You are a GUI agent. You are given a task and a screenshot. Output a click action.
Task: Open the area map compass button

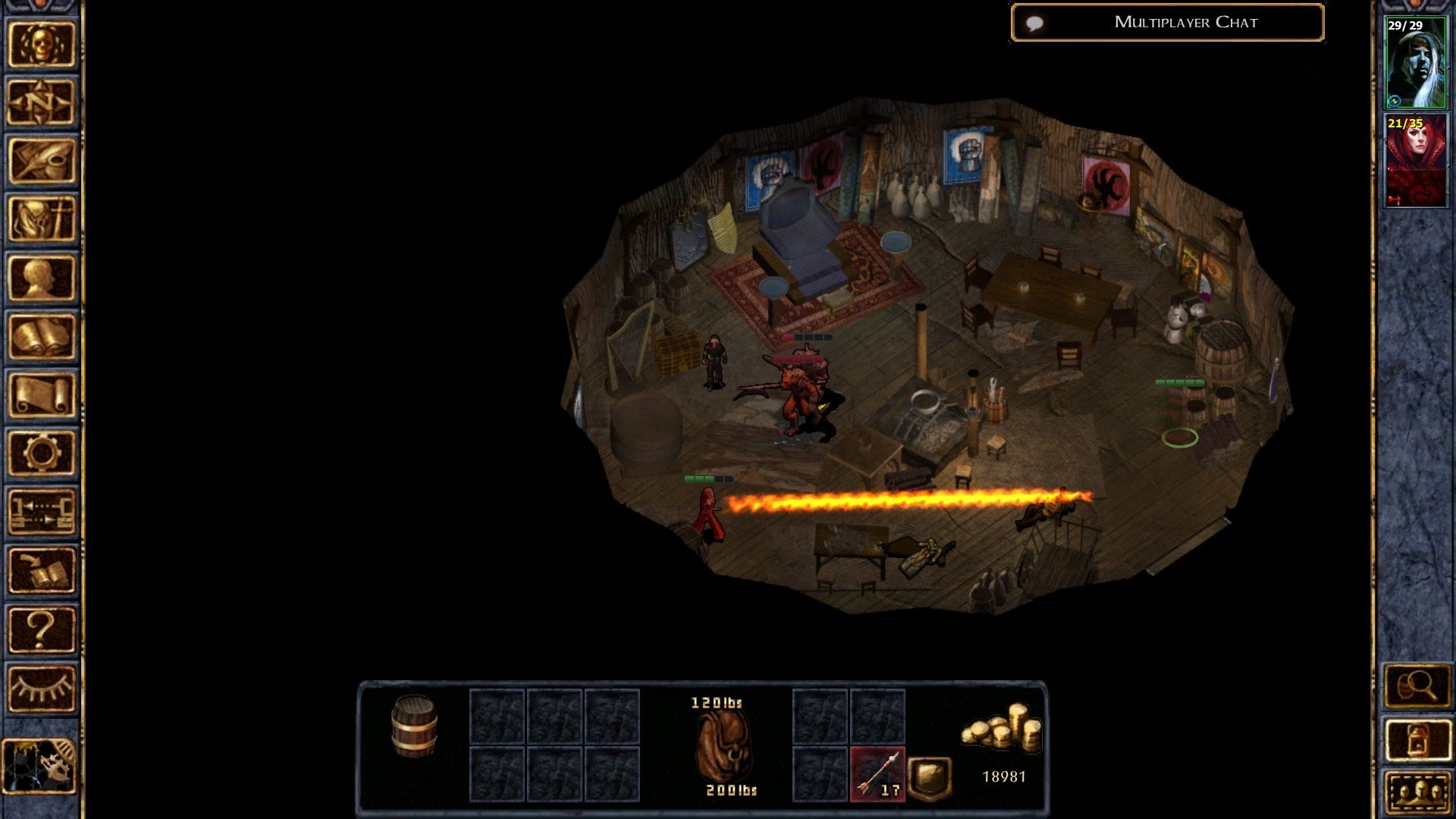click(x=42, y=102)
